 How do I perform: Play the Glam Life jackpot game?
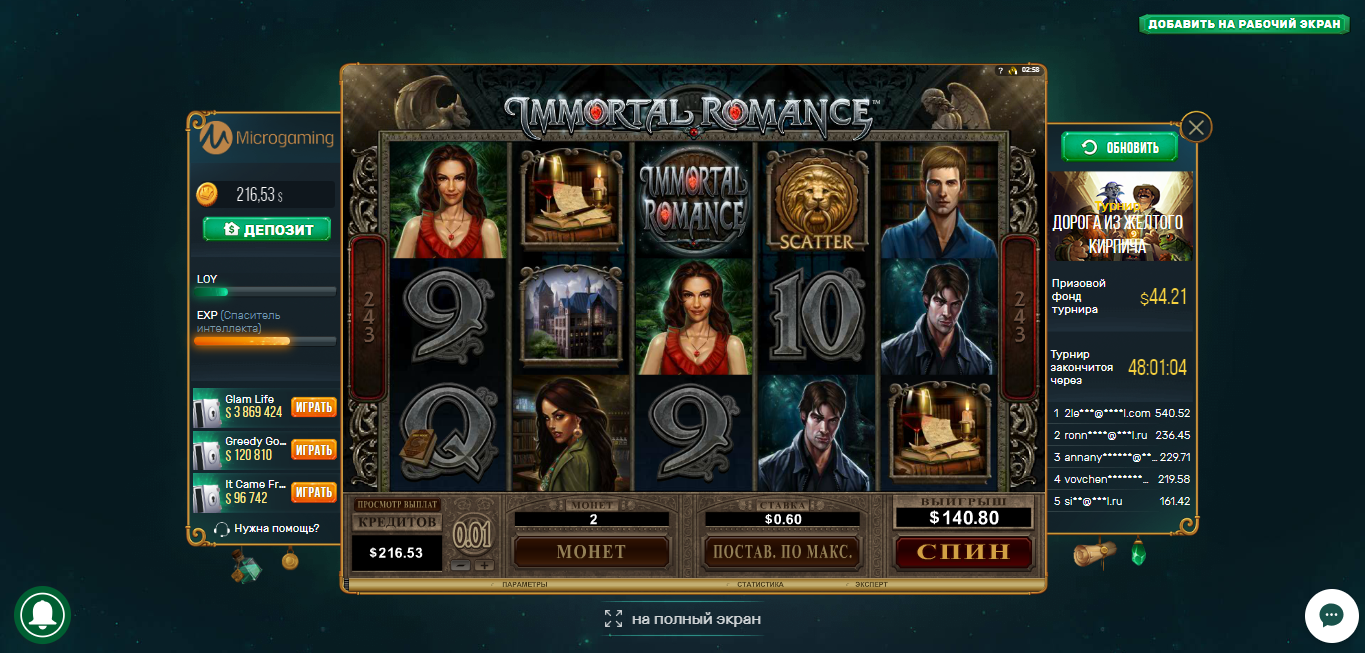point(313,407)
